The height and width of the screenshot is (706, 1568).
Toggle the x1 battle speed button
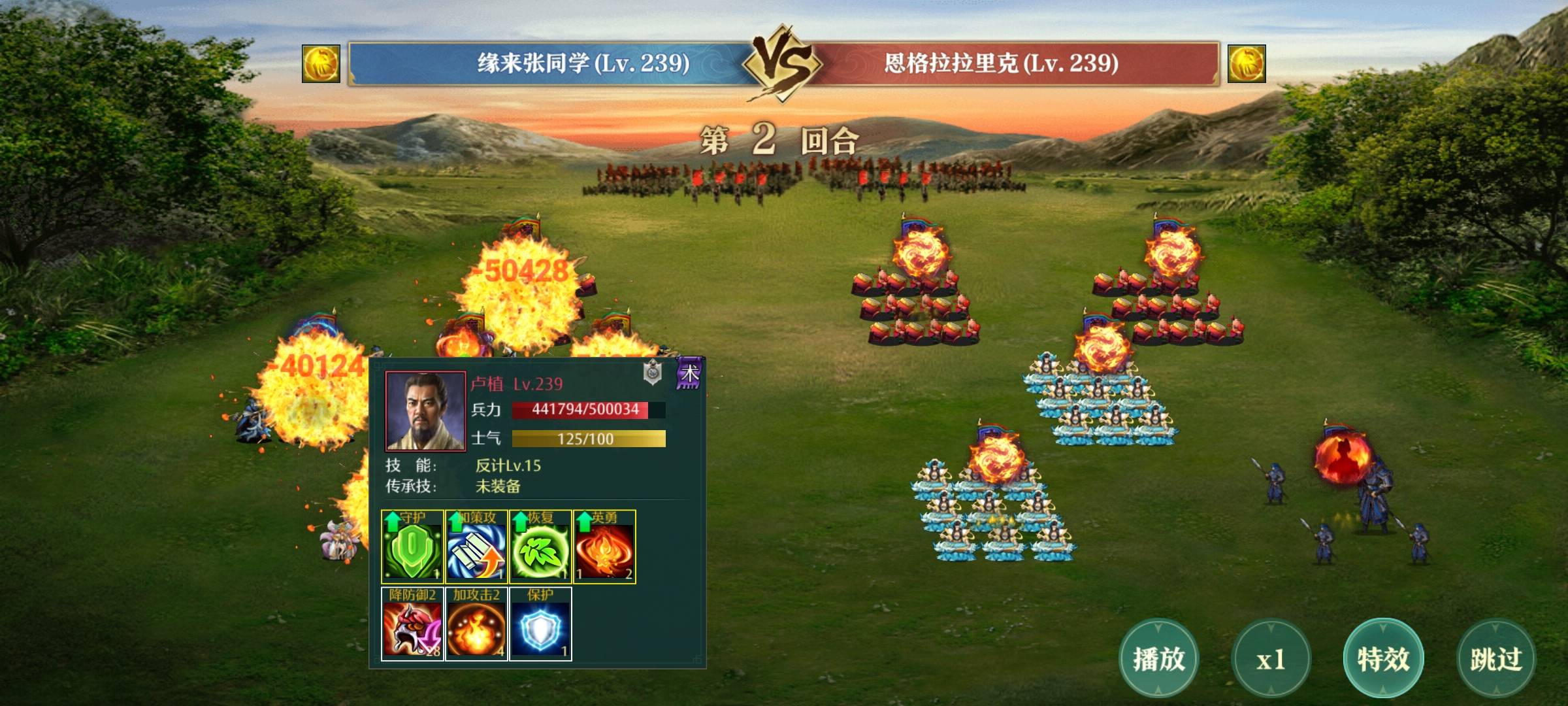1271,659
